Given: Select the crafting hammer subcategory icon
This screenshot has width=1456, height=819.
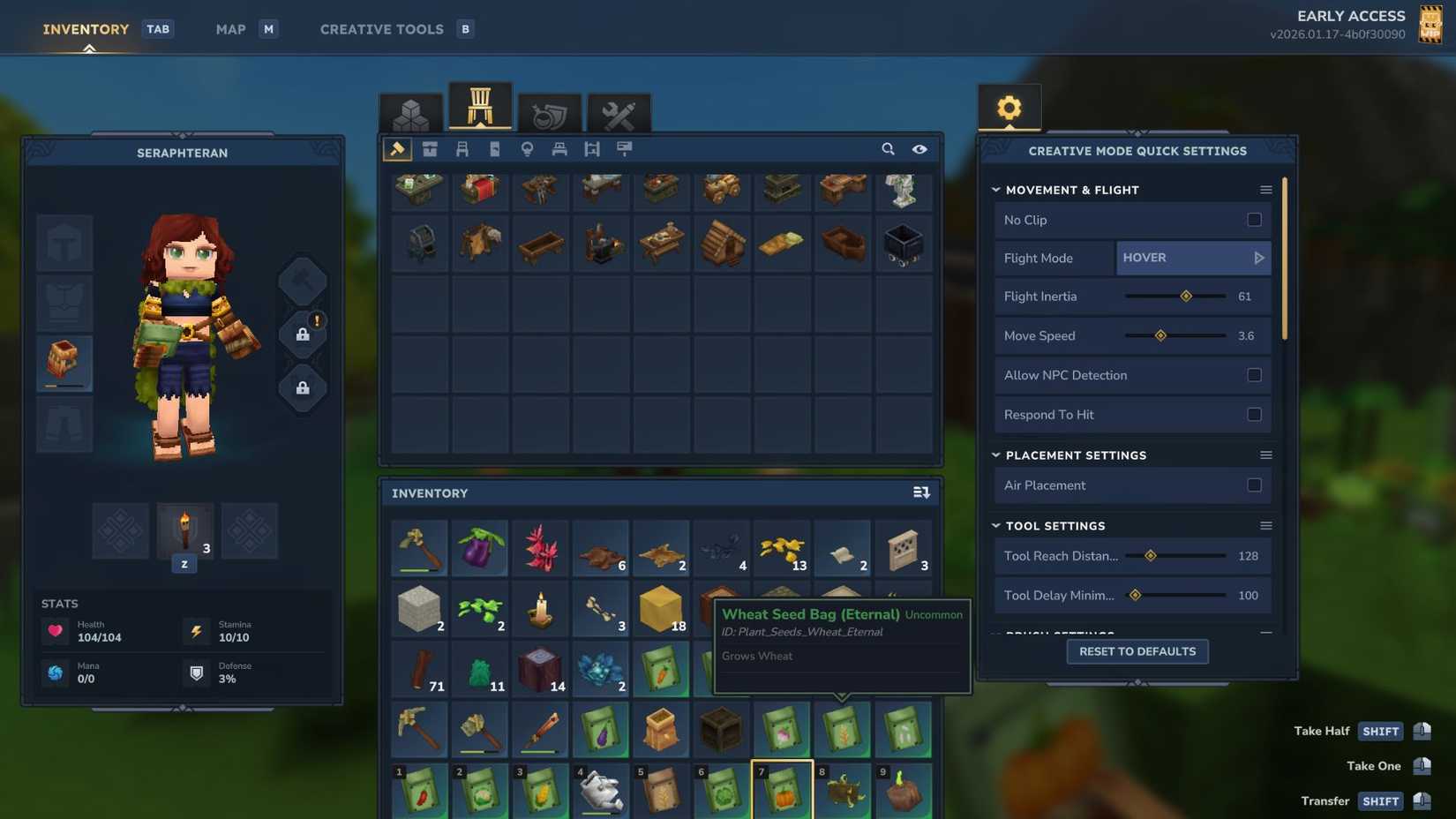Looking at the screenshot, I should coord(396,149).
